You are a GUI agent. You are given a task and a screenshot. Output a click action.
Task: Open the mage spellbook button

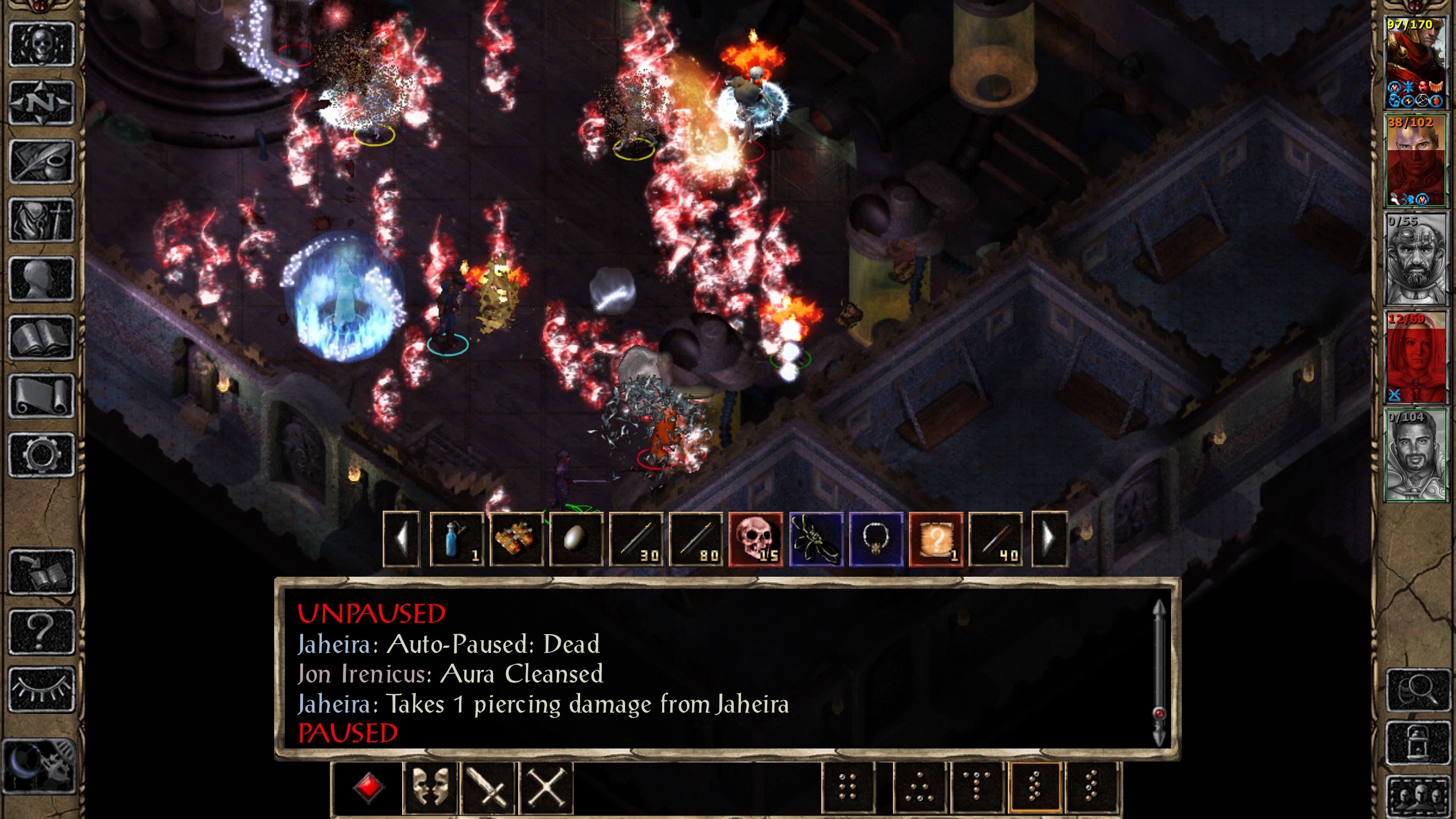point(42,337)
